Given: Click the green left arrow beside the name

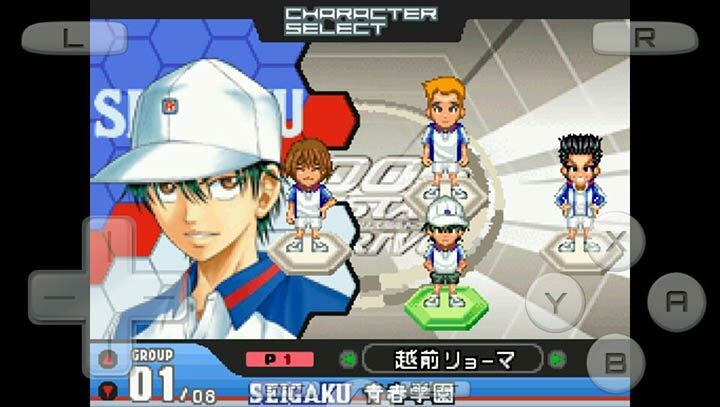Looking at the screenshot, I should click(x=347, y=359).
